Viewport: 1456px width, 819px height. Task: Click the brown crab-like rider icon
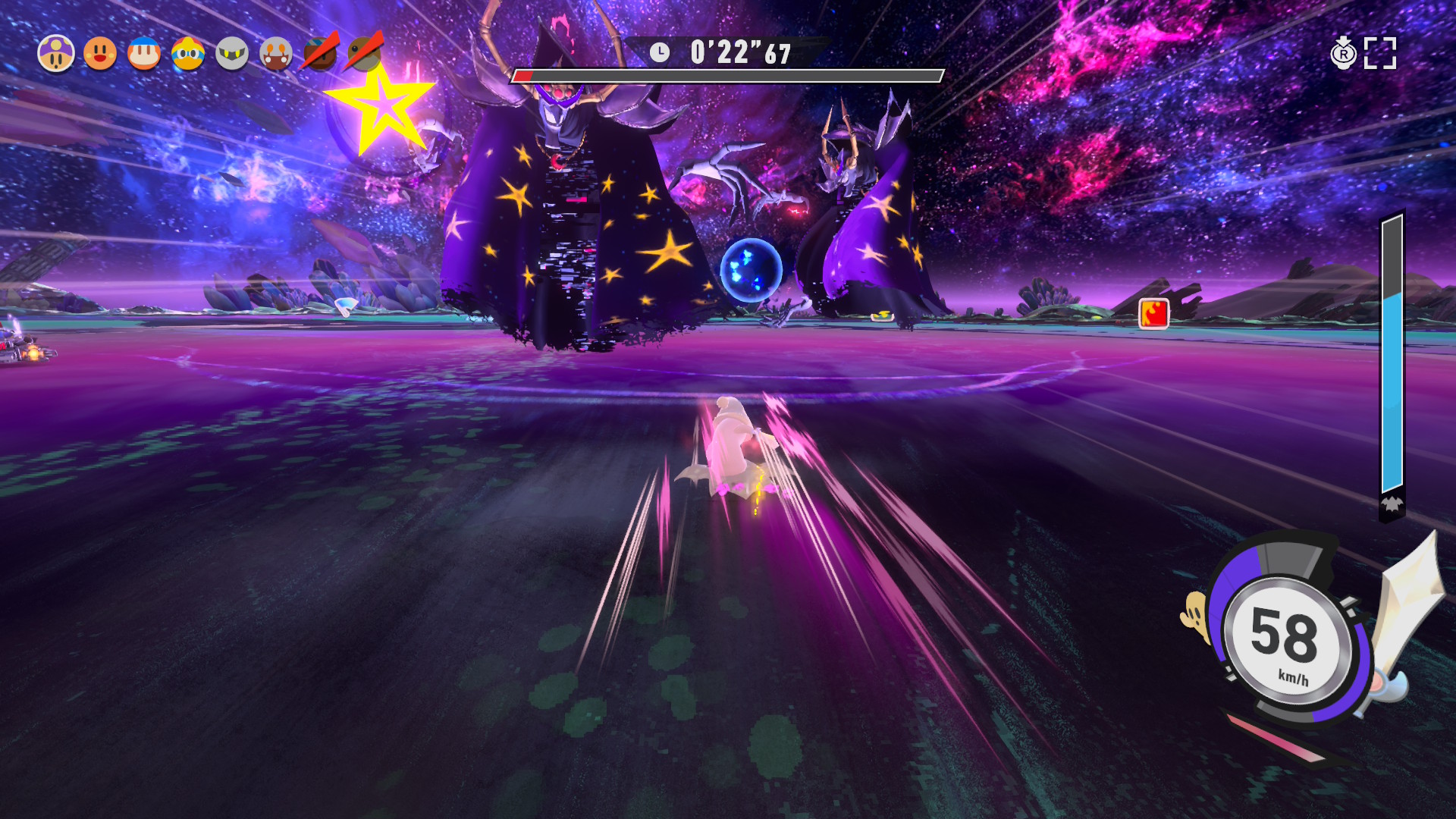[x=276, y=54]
